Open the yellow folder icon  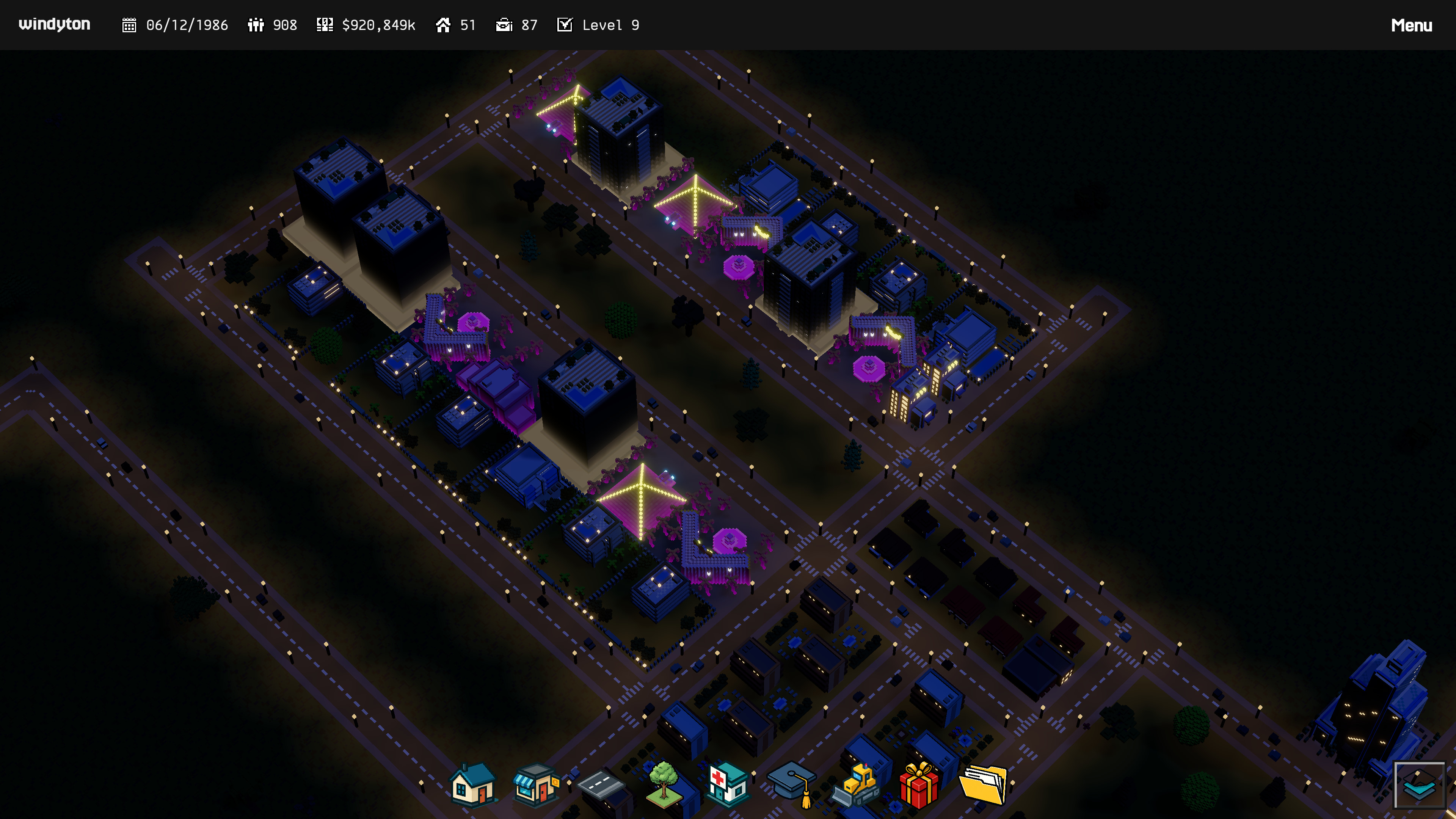[984, 784]
